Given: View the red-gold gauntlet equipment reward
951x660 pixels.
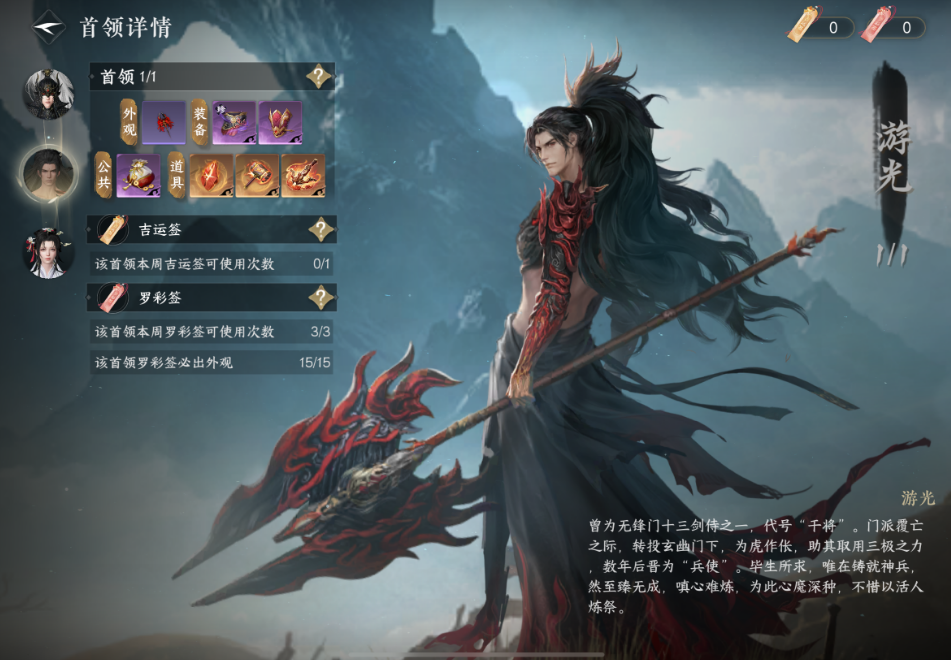Looking at the screenshot, I should [280, 122].
